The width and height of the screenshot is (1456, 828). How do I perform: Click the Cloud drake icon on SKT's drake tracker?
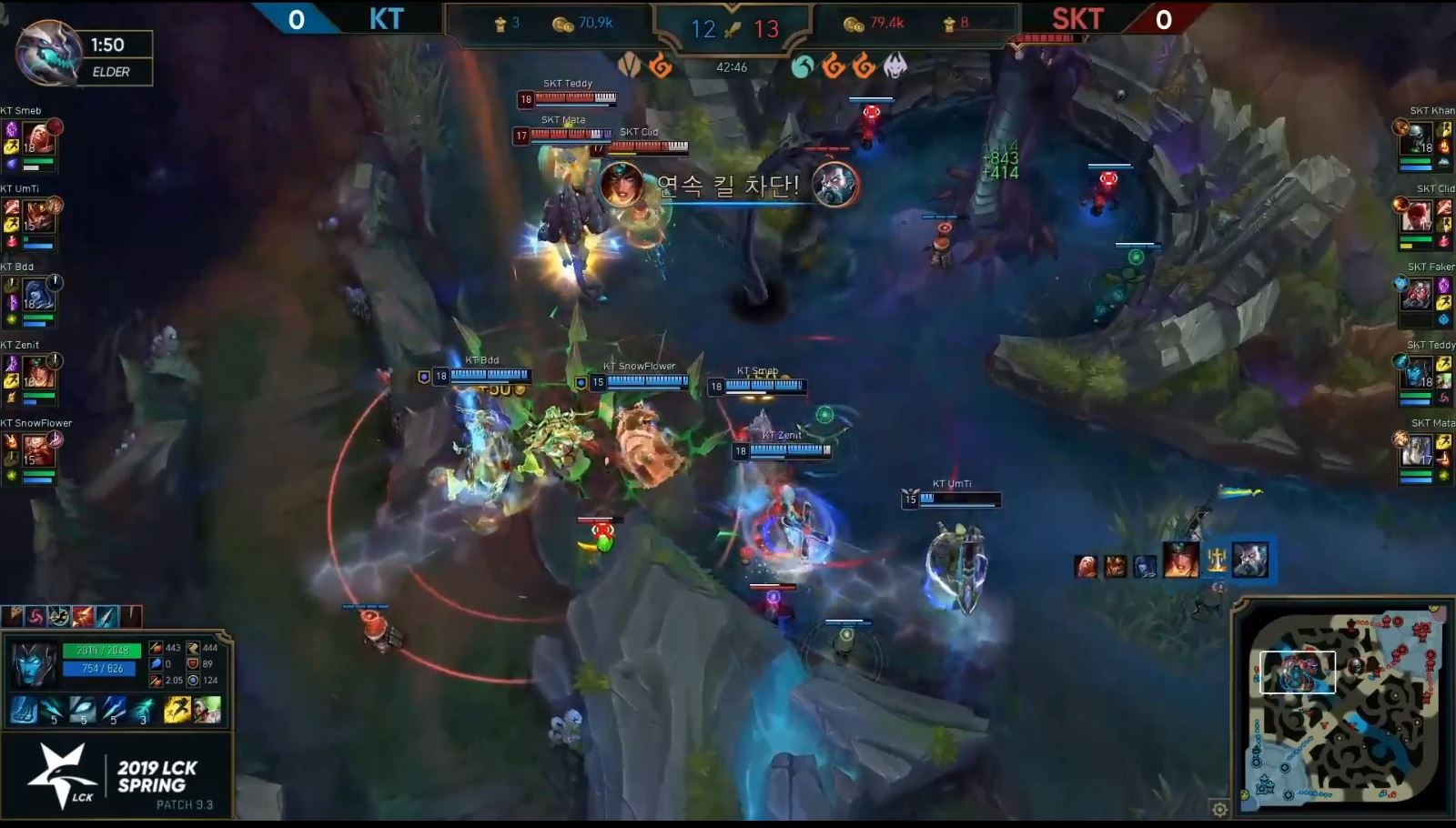point(803,66)
